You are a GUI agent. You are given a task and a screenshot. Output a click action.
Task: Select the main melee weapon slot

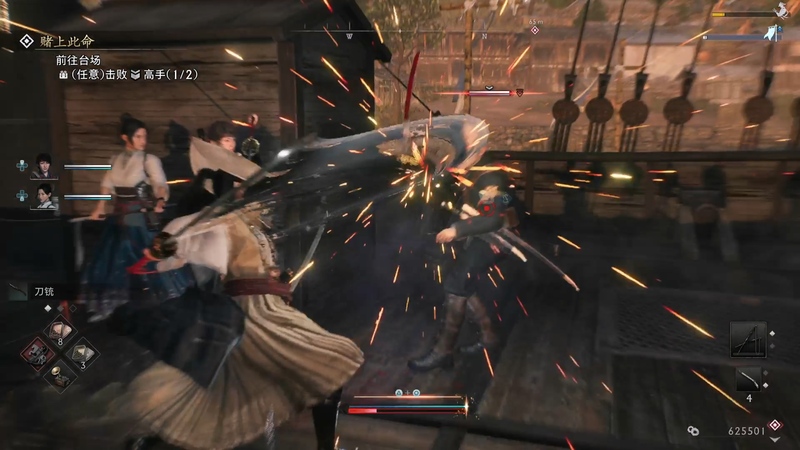(x=747, y=340)
